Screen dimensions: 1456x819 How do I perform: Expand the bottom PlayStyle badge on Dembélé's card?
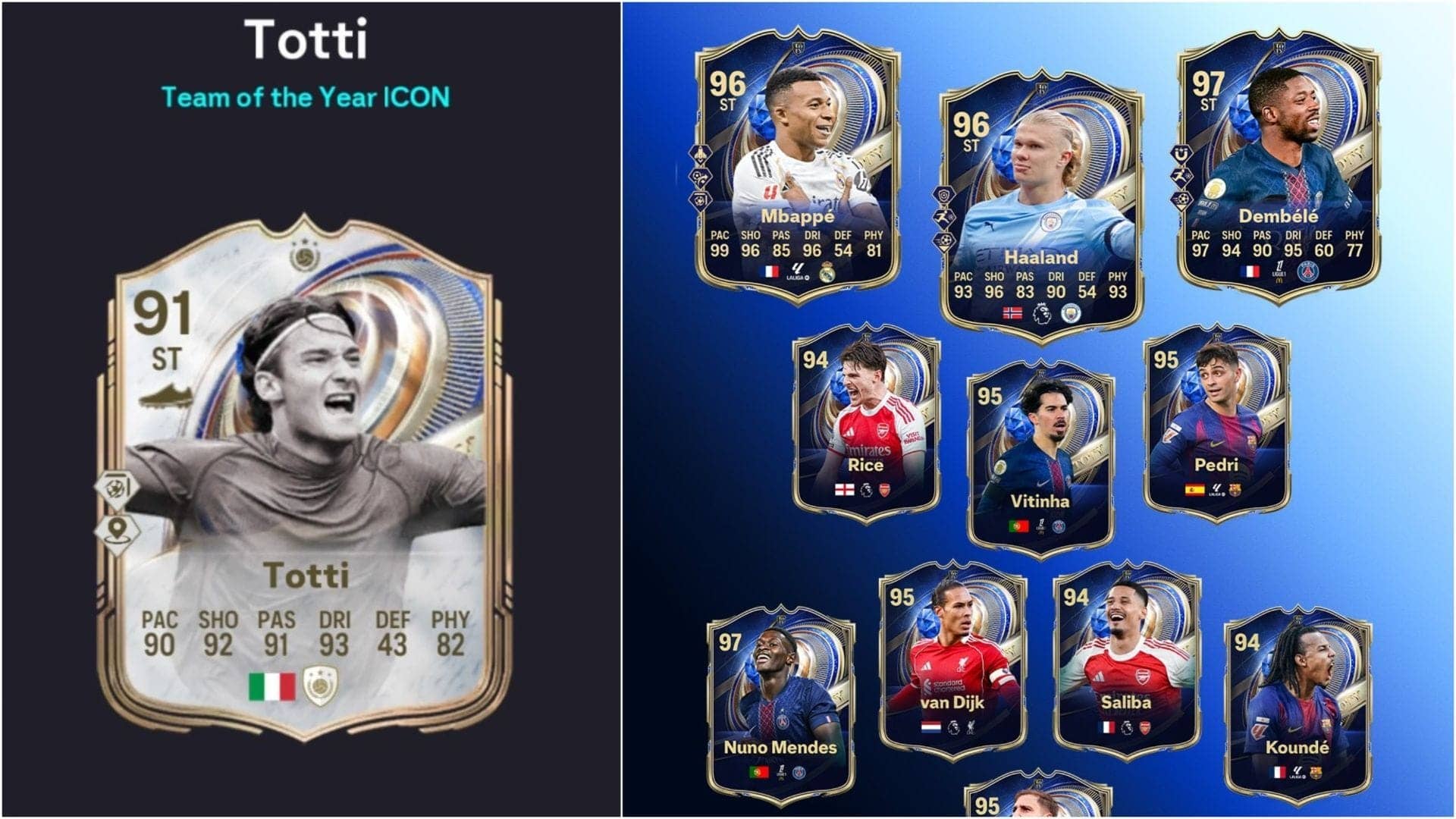1181,199
